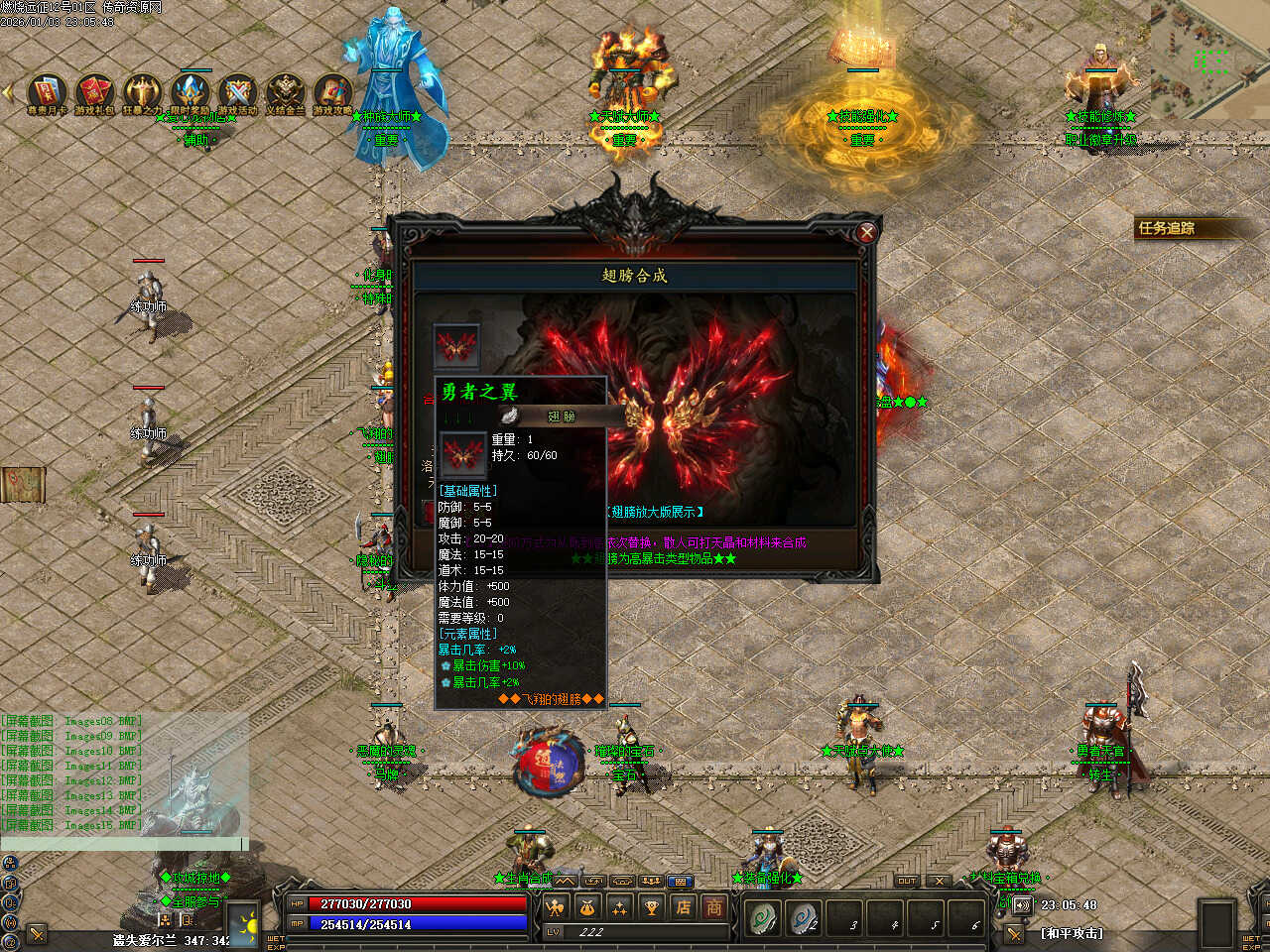Activate the 狂暴之力 icon
Image resolution: width=1270 pixels, height=952 pixels.
(142, 90)
